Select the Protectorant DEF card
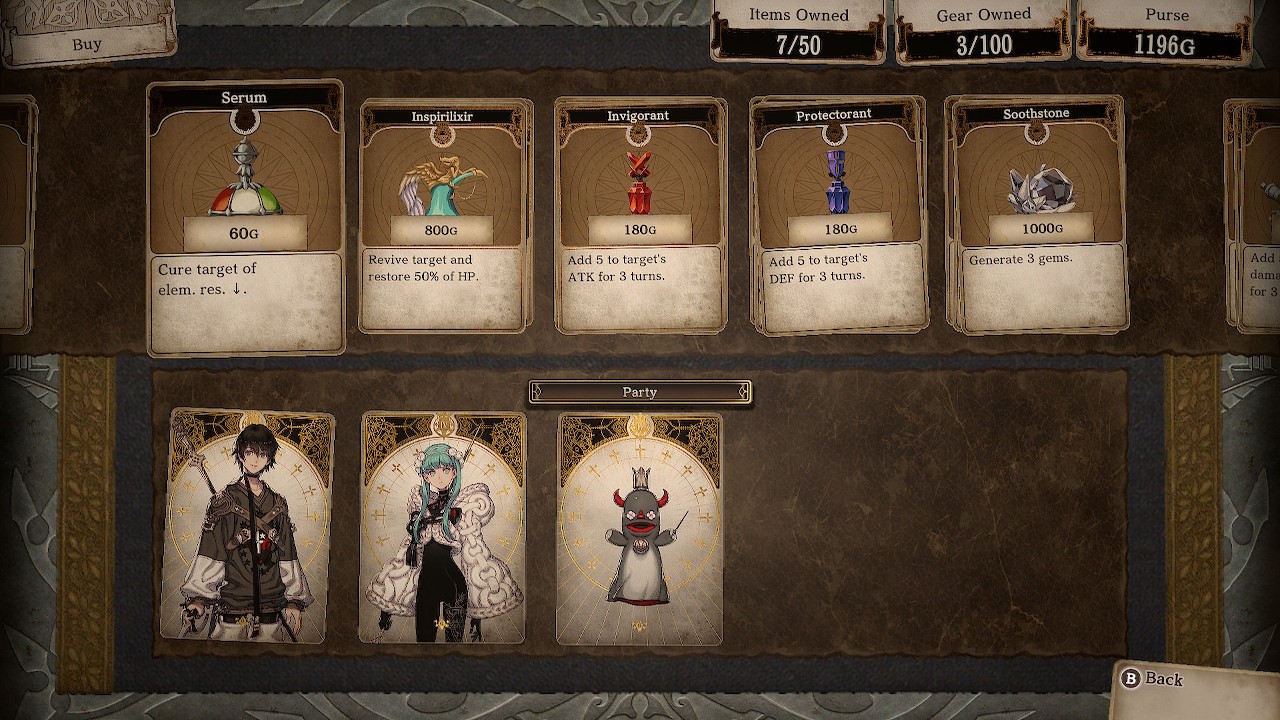The height and width of the screenshot is (720, 1280). click(x=836, y=216)
